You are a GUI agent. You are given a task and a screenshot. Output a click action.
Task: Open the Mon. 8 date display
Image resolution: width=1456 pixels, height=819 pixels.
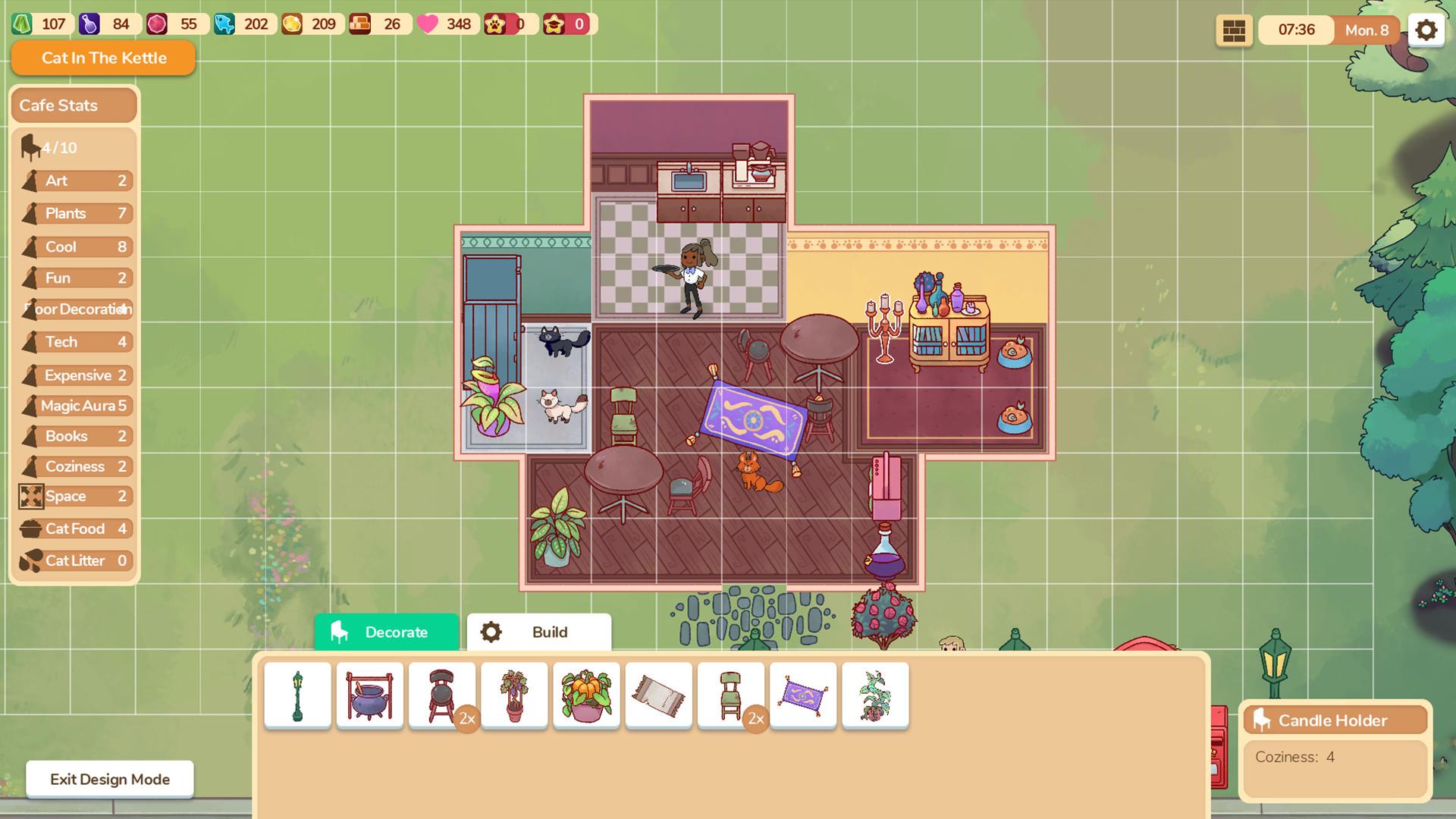coord(1367,30)
